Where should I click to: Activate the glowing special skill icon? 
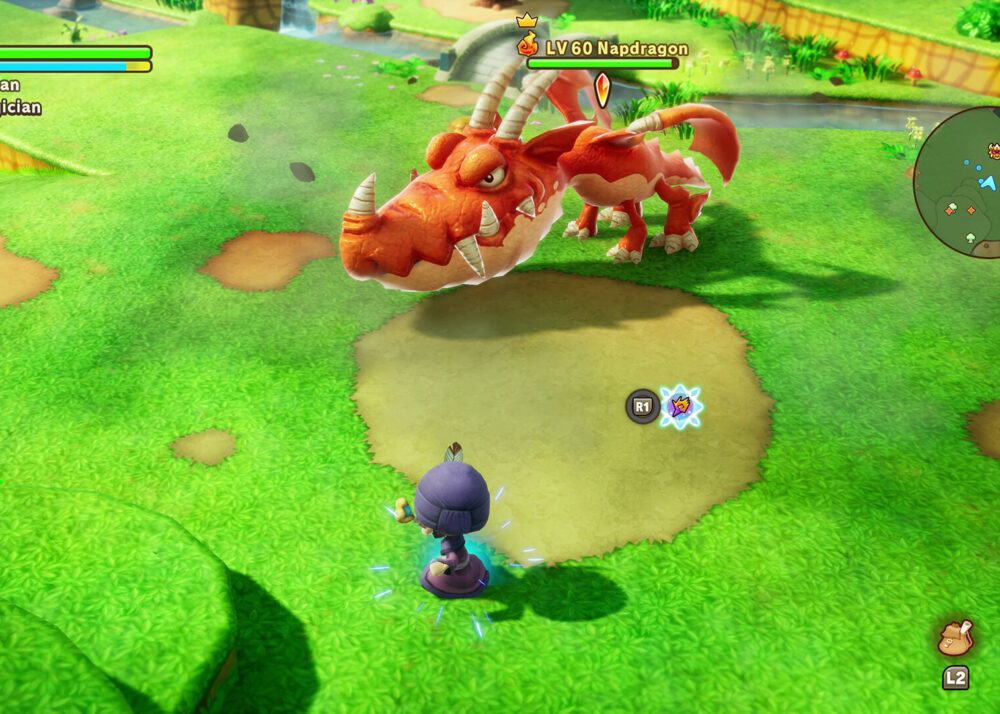point(681,407)
